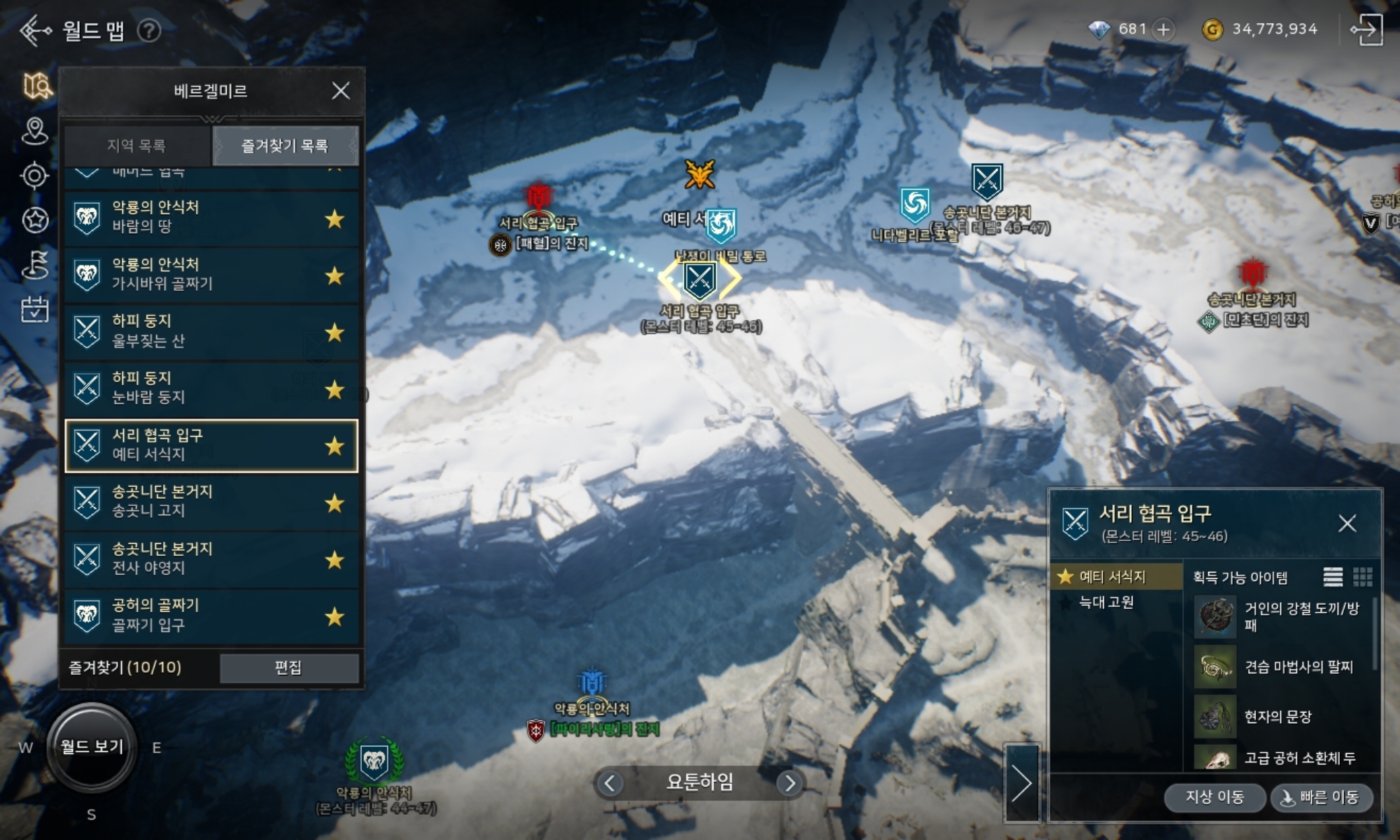Add diamonds with the plus button
1400x840 pixels.
click(x=1163, y=29)
